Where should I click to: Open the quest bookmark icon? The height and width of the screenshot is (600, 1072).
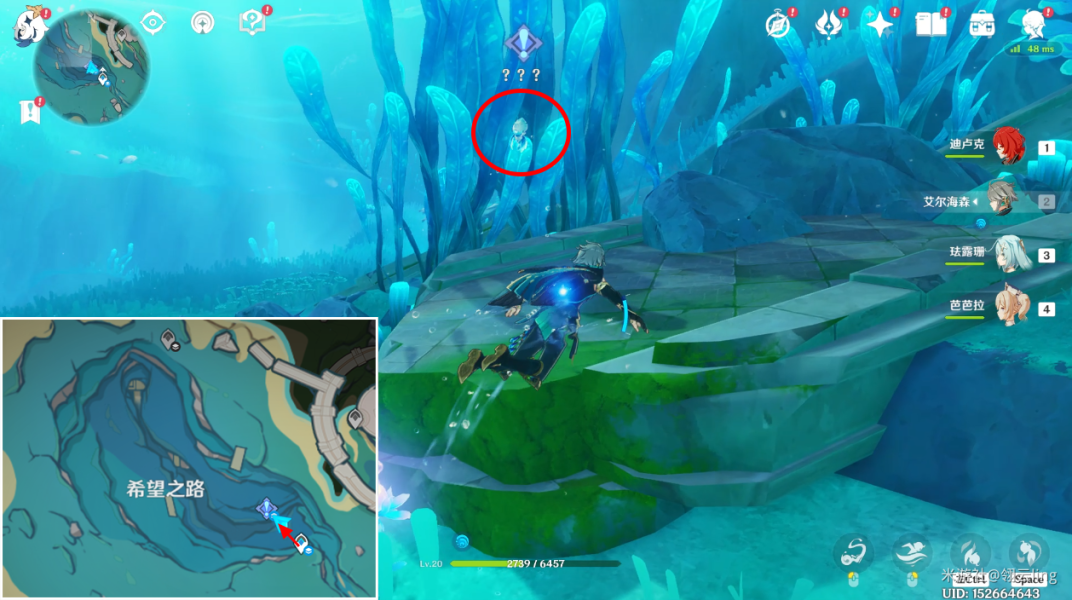tap(28, 111)
